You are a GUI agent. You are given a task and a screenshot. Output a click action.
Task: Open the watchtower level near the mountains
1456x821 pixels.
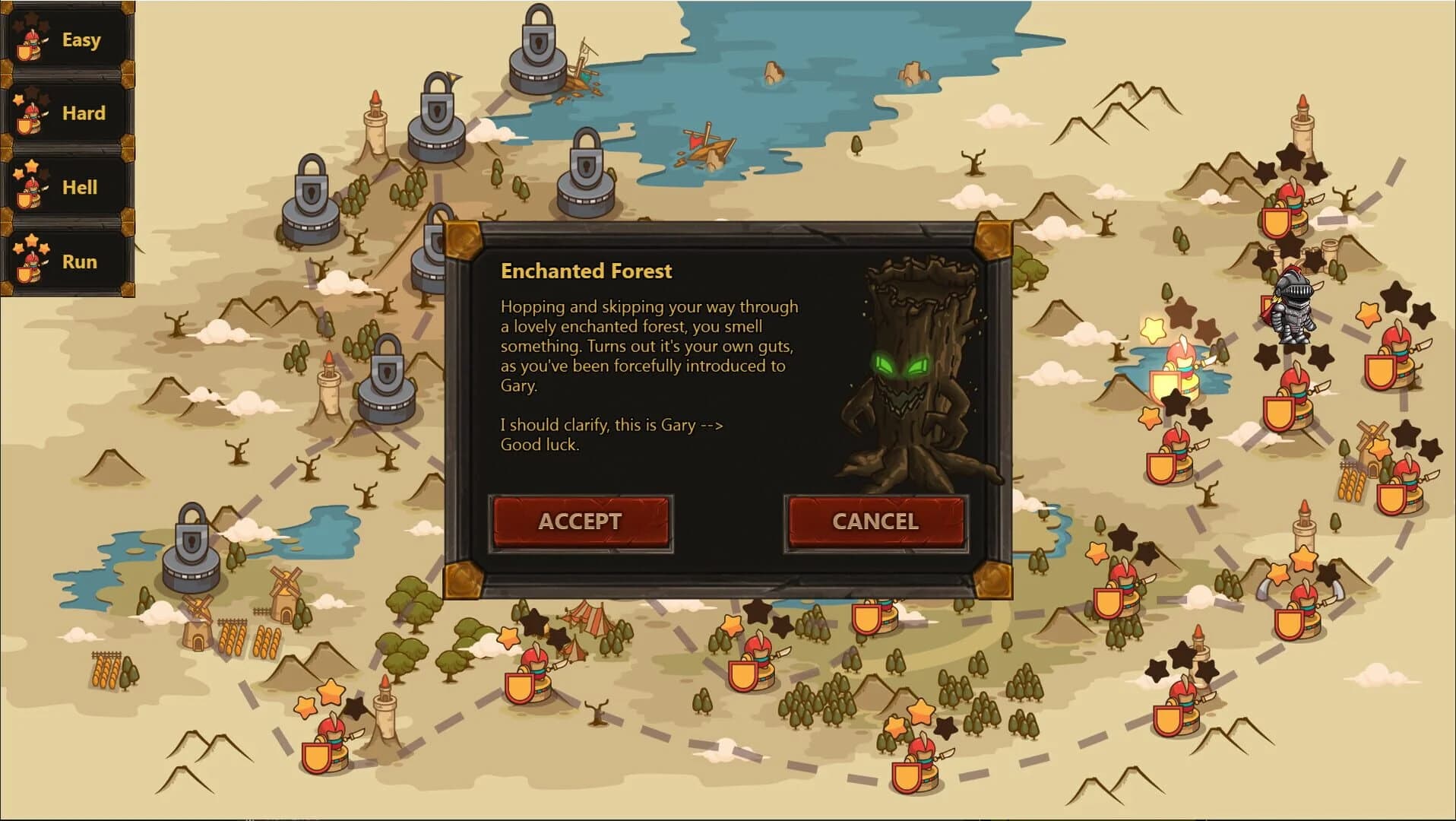pos(1304,133)
